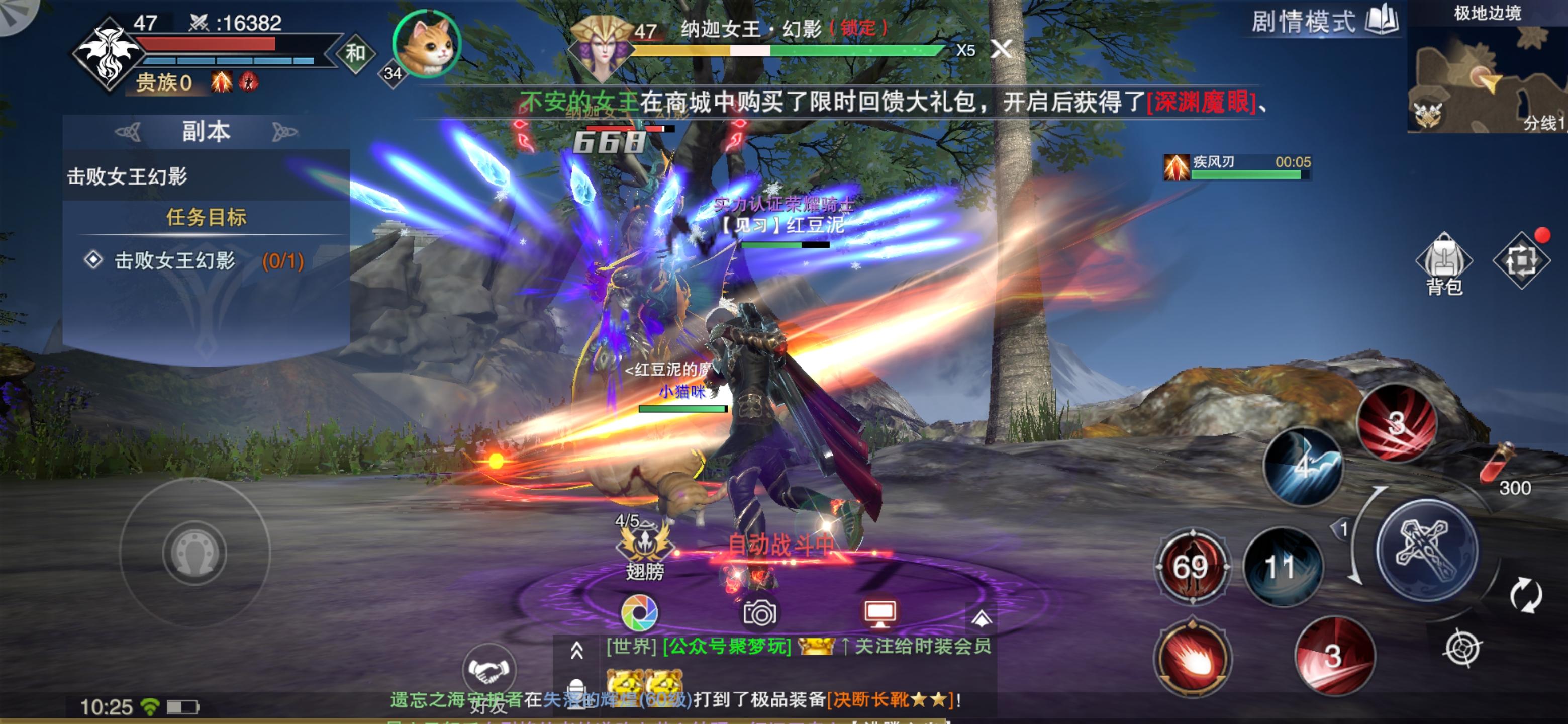
Task: Open the 背包 backpack
Action: click(1443, 263)
